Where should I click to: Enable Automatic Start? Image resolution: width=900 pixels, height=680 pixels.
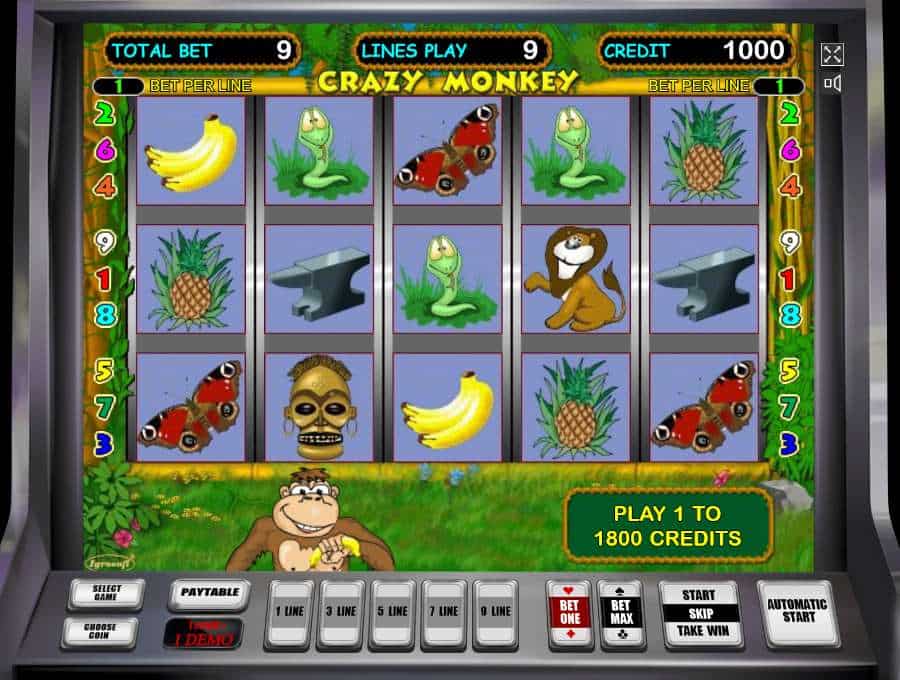(797, 612)
